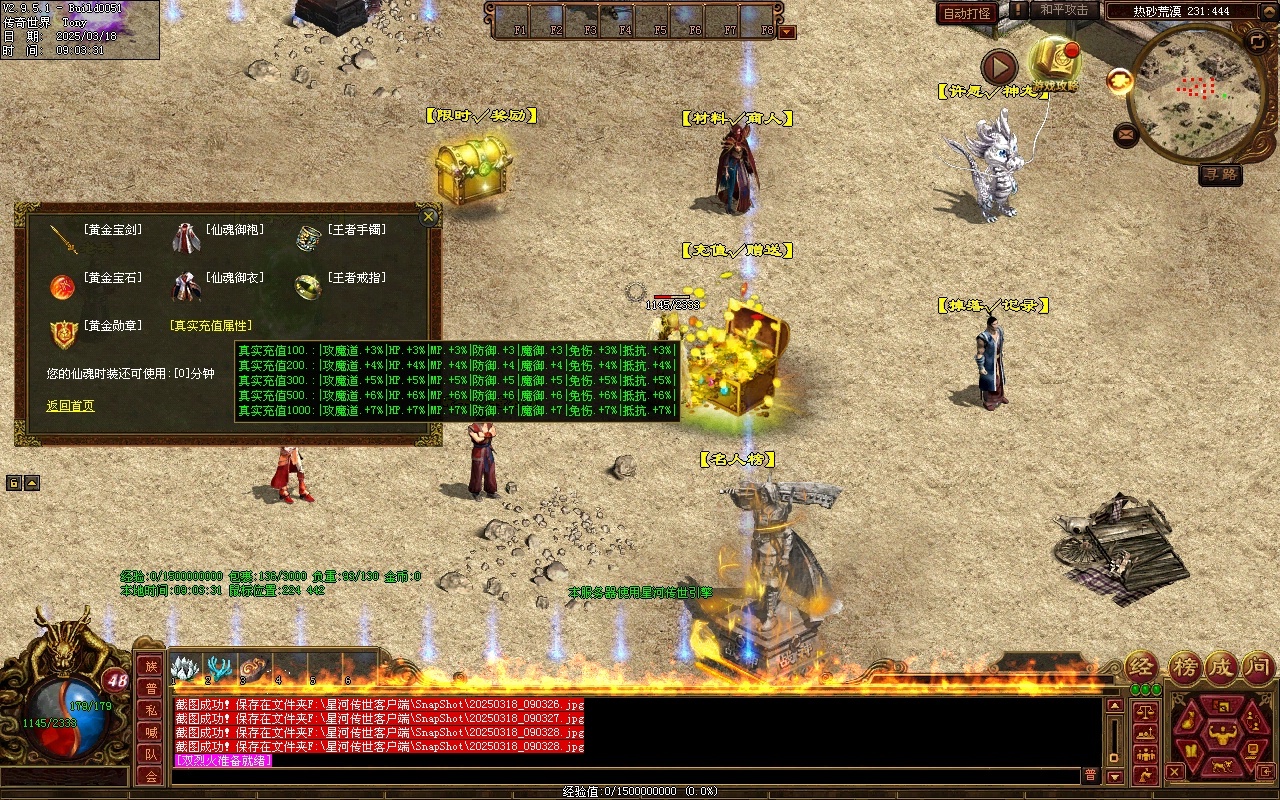This screenshot has height=800, width=1280.
Task: Click the round play arrow button
Action: point(998,67)
